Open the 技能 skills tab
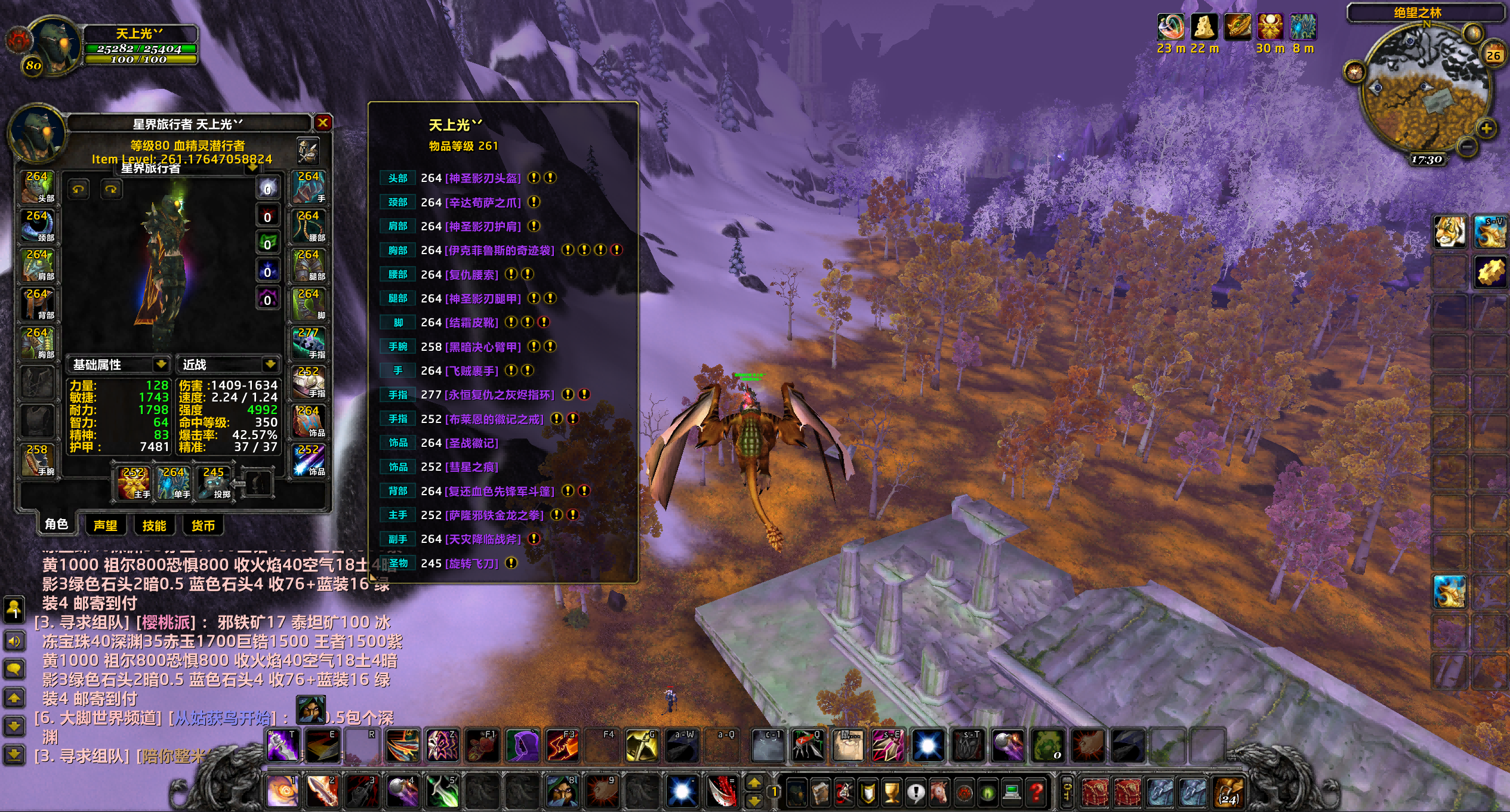1510x812 pixels. [x=154, y=525]
